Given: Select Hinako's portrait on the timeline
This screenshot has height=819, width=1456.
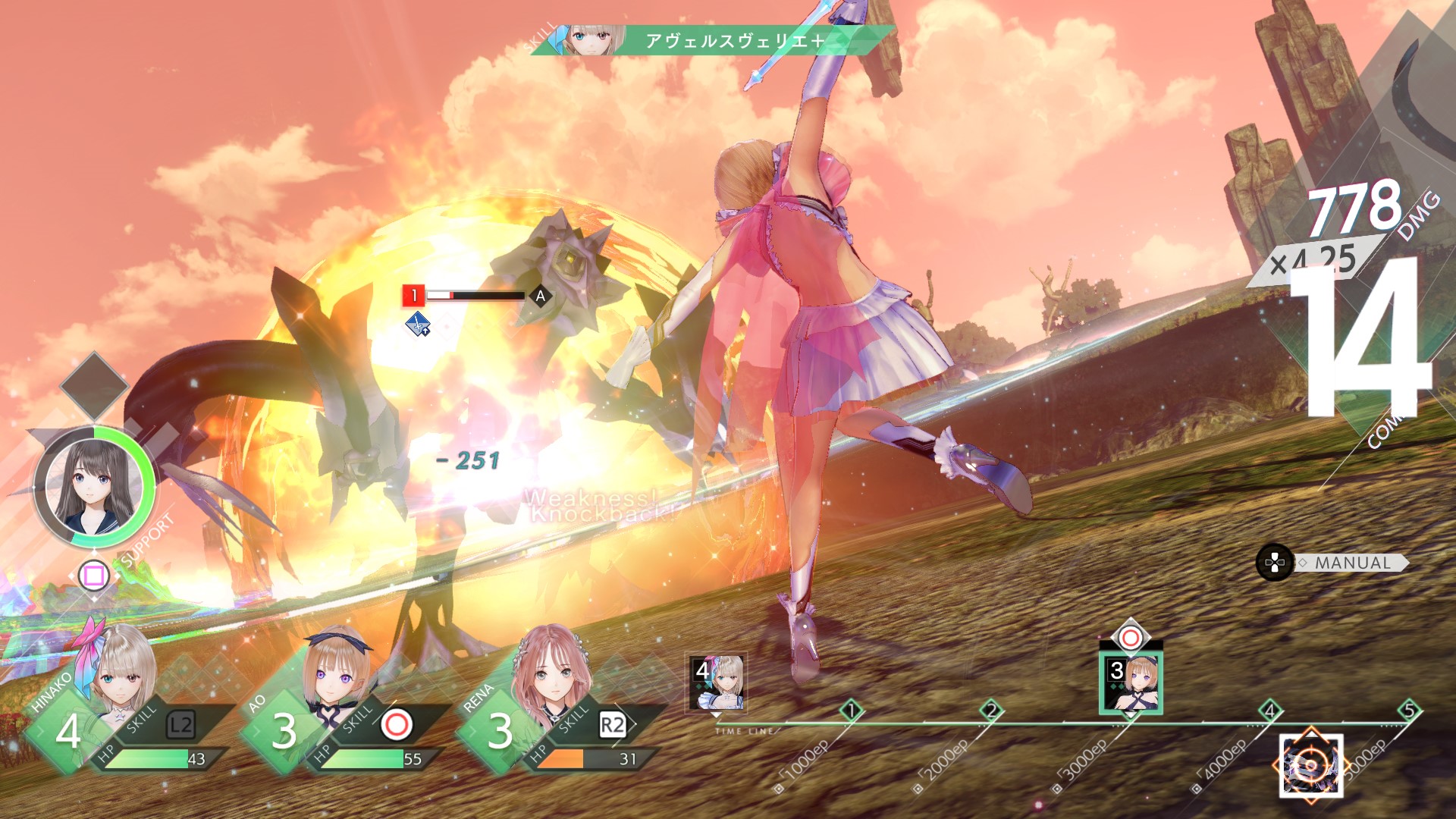Looking at the screenshot, I should coord(717,682).
